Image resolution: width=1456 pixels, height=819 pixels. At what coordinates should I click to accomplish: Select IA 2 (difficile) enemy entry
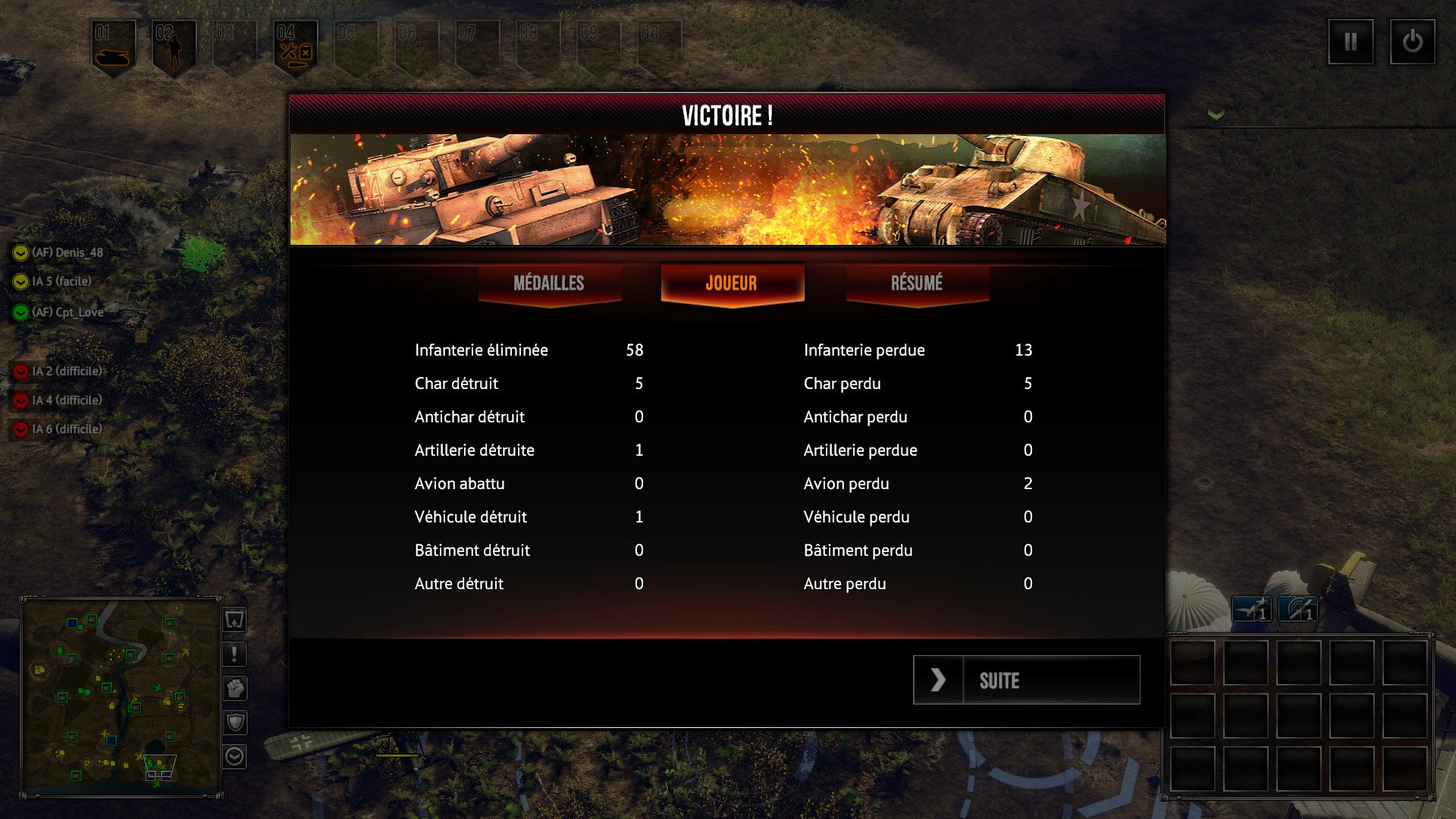(x=66, y=371)
